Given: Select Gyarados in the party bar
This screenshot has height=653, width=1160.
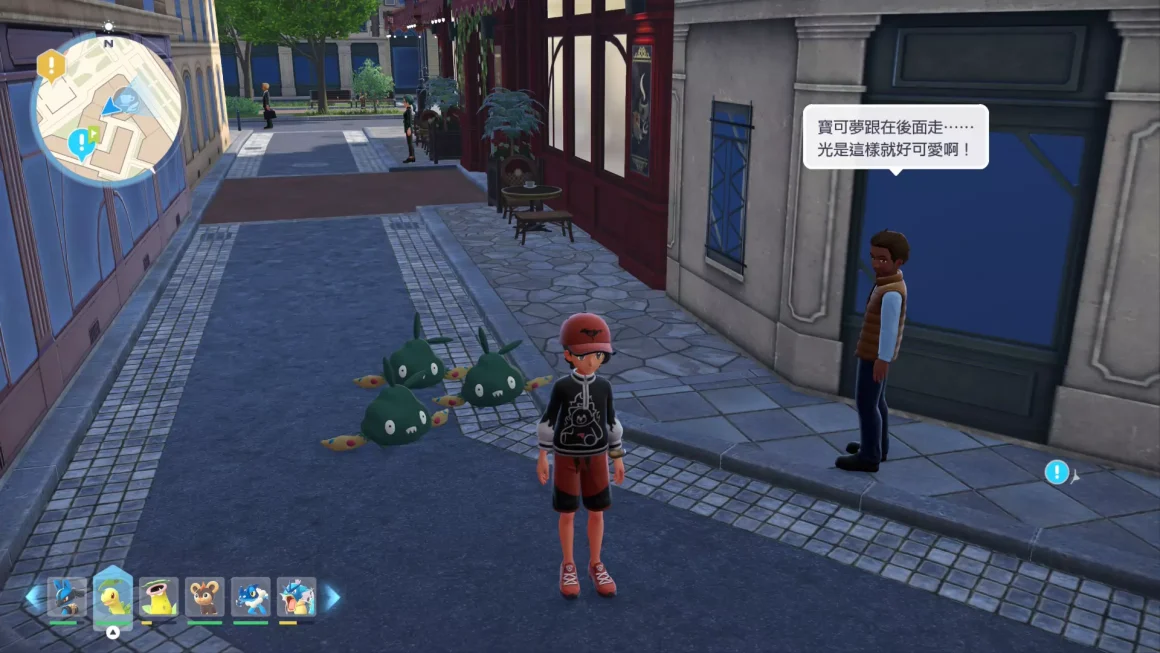Looking at the screenshot, I should (x=297, y=597).
